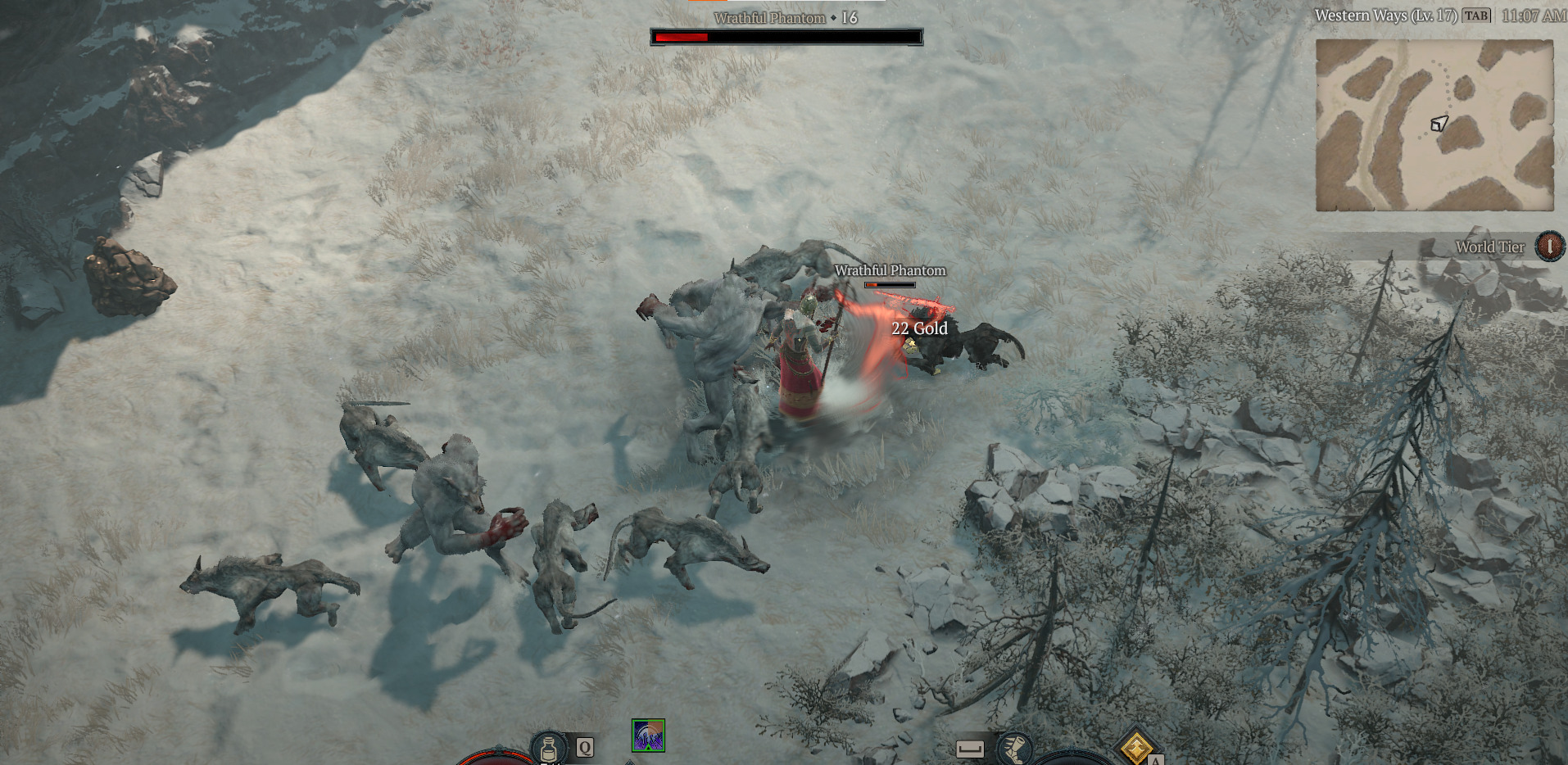1568x765 pixels.
Task: Click the World Tier label
Action: 1490,247
